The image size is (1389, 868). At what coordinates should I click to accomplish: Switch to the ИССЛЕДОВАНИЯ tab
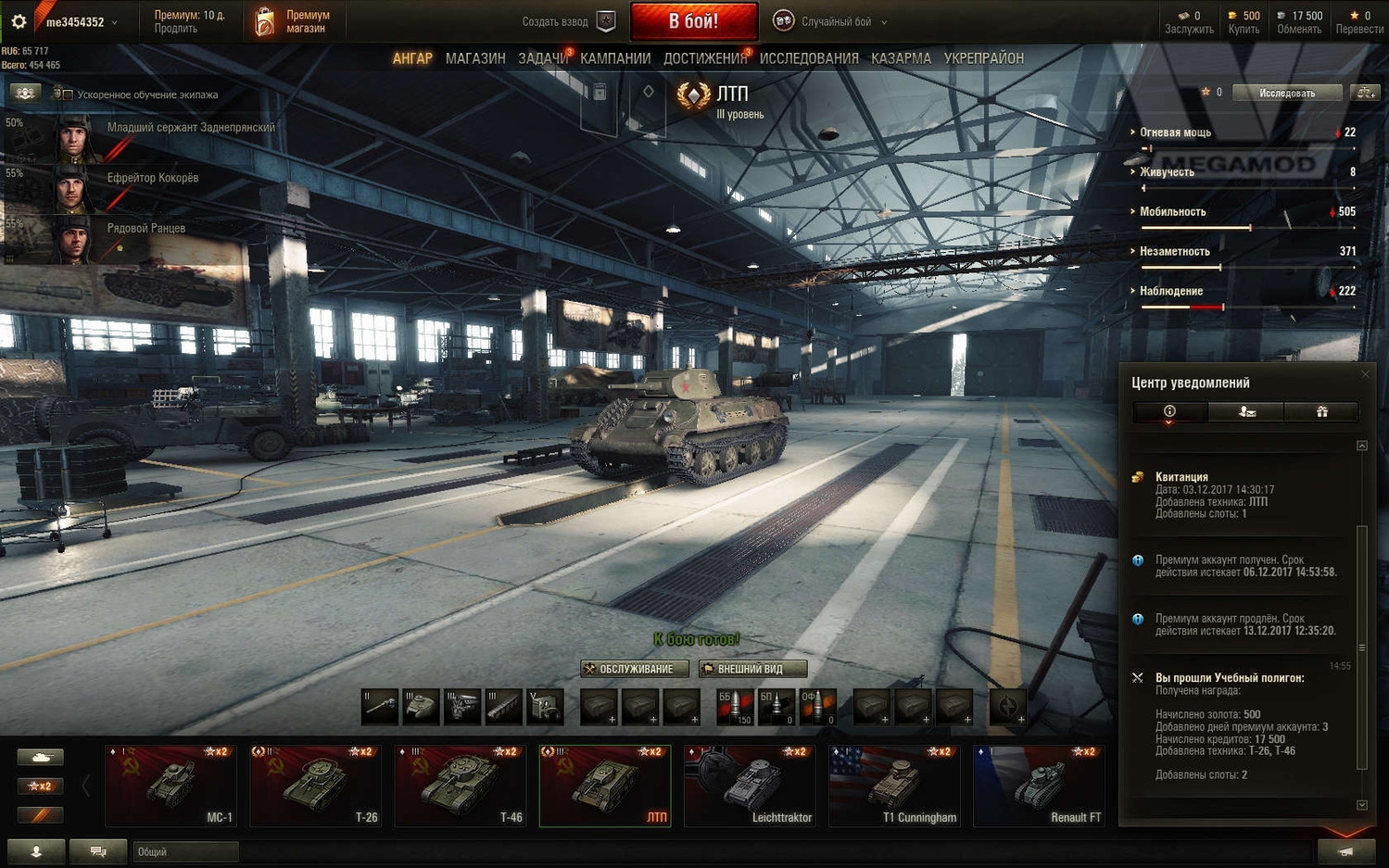pyautogui.click(x=809, y=58)
